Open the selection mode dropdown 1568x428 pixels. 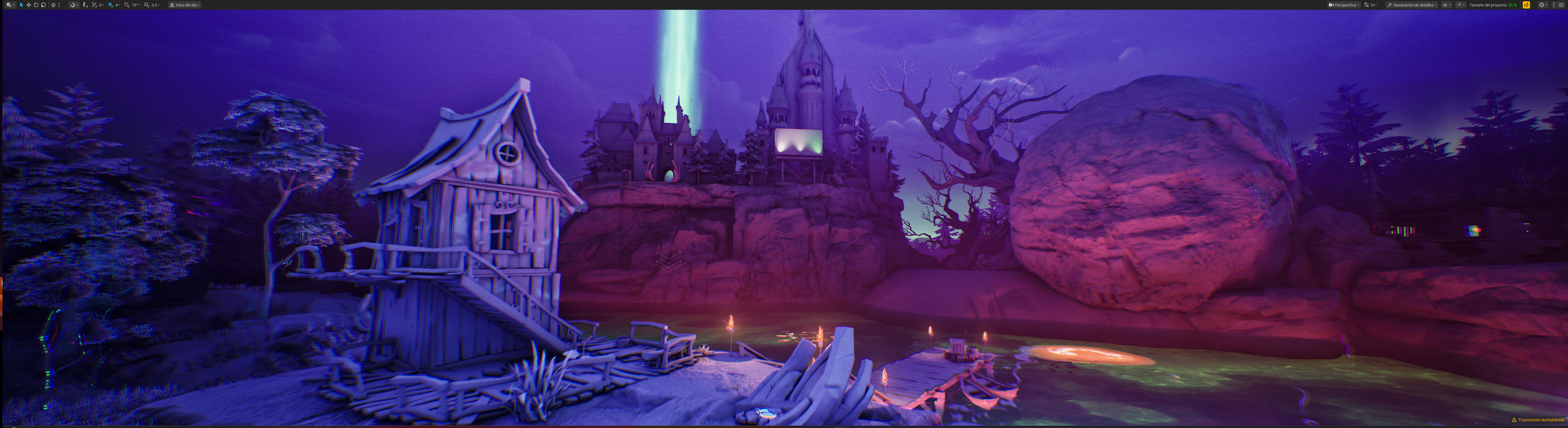[x=10, y=5]
